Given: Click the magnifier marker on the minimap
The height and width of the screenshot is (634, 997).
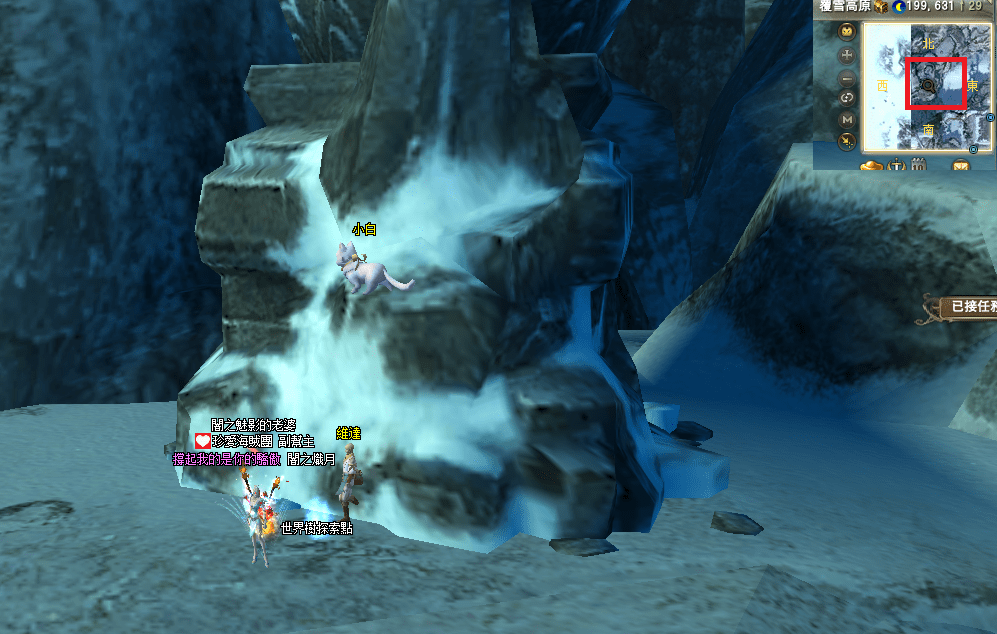Looking at the screenshot, I should point(929,86).
